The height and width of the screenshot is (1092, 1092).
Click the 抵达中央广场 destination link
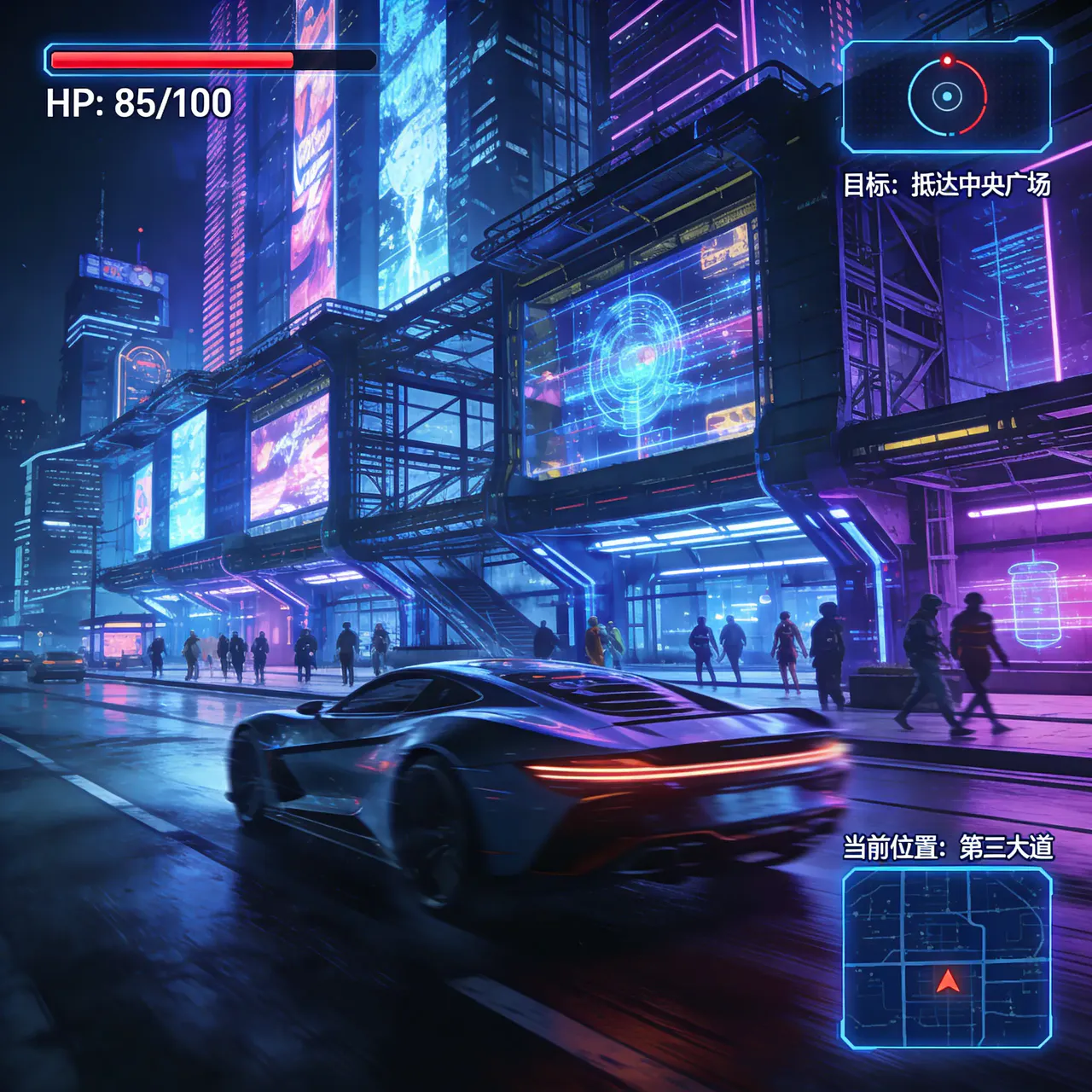[990, 181]
